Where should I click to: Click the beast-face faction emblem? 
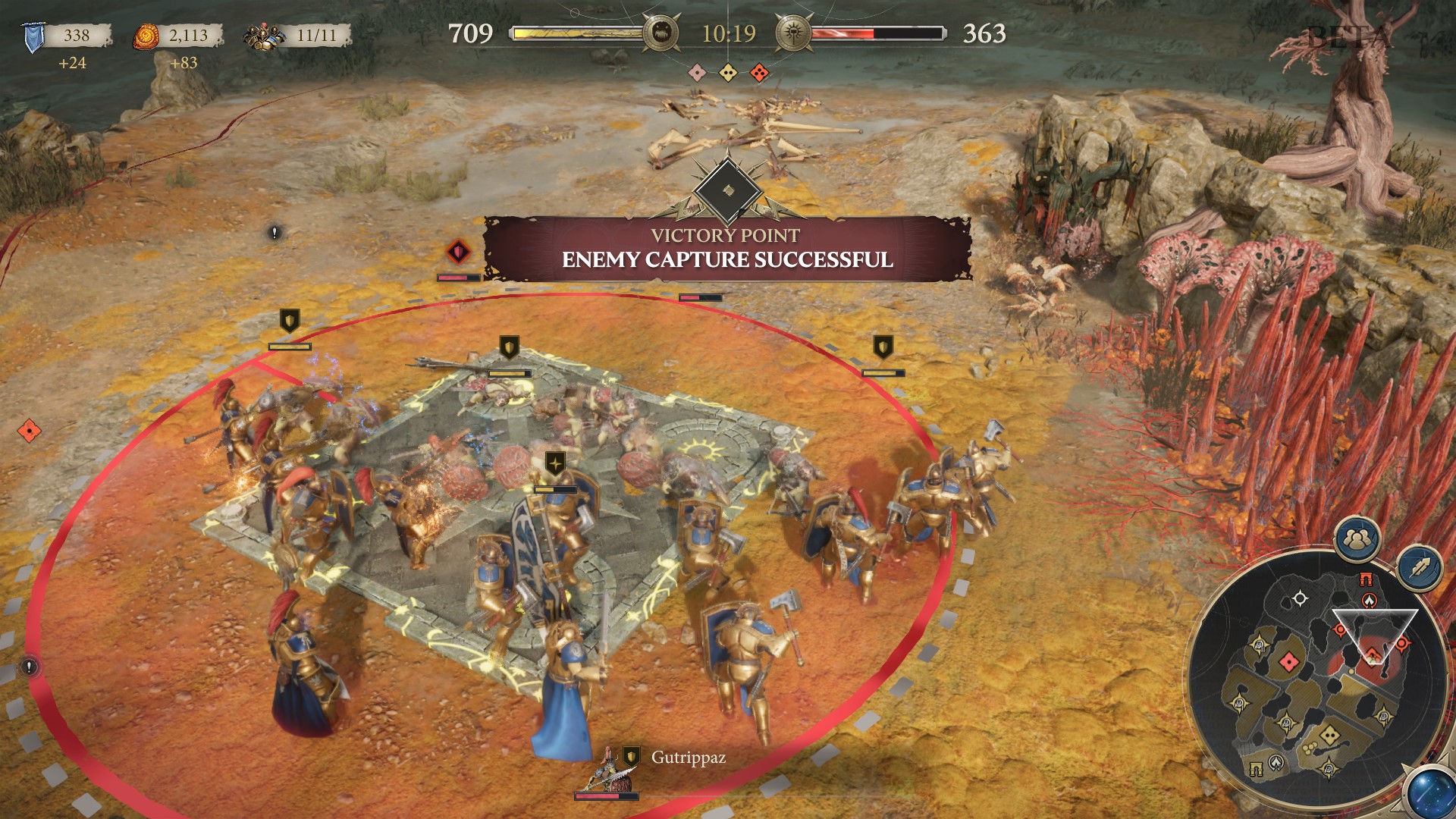coord(660,33)
